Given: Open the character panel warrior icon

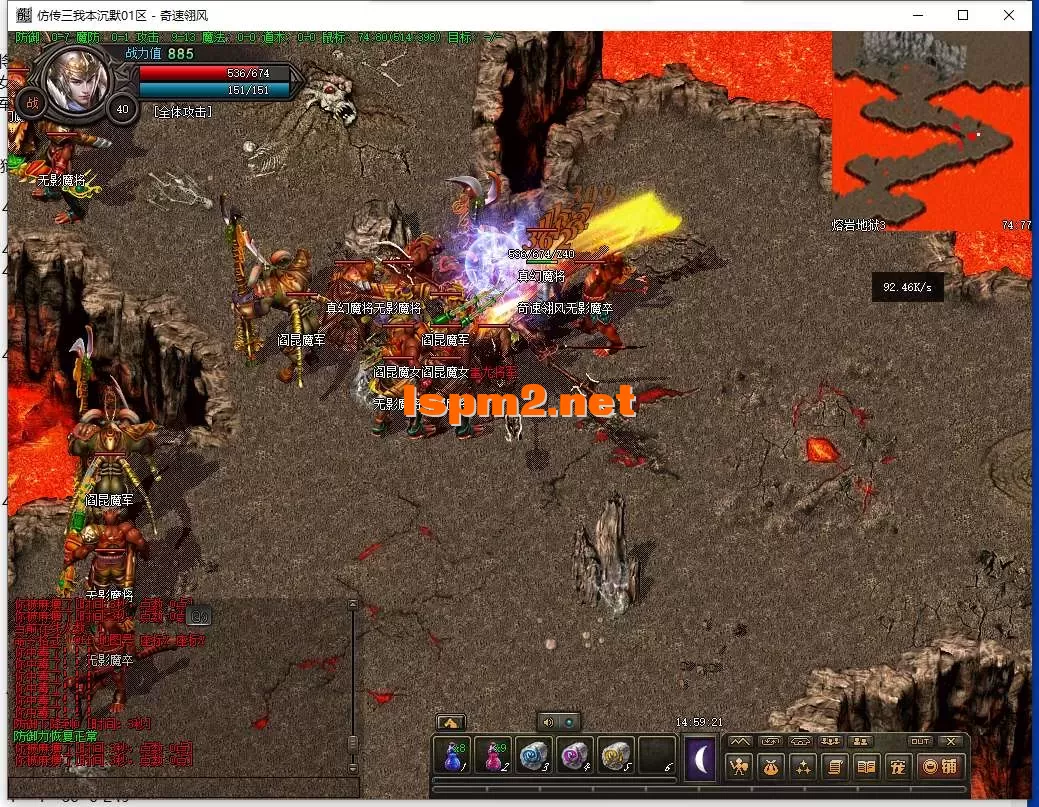Looking at the screenshot, I should point(740,767).
